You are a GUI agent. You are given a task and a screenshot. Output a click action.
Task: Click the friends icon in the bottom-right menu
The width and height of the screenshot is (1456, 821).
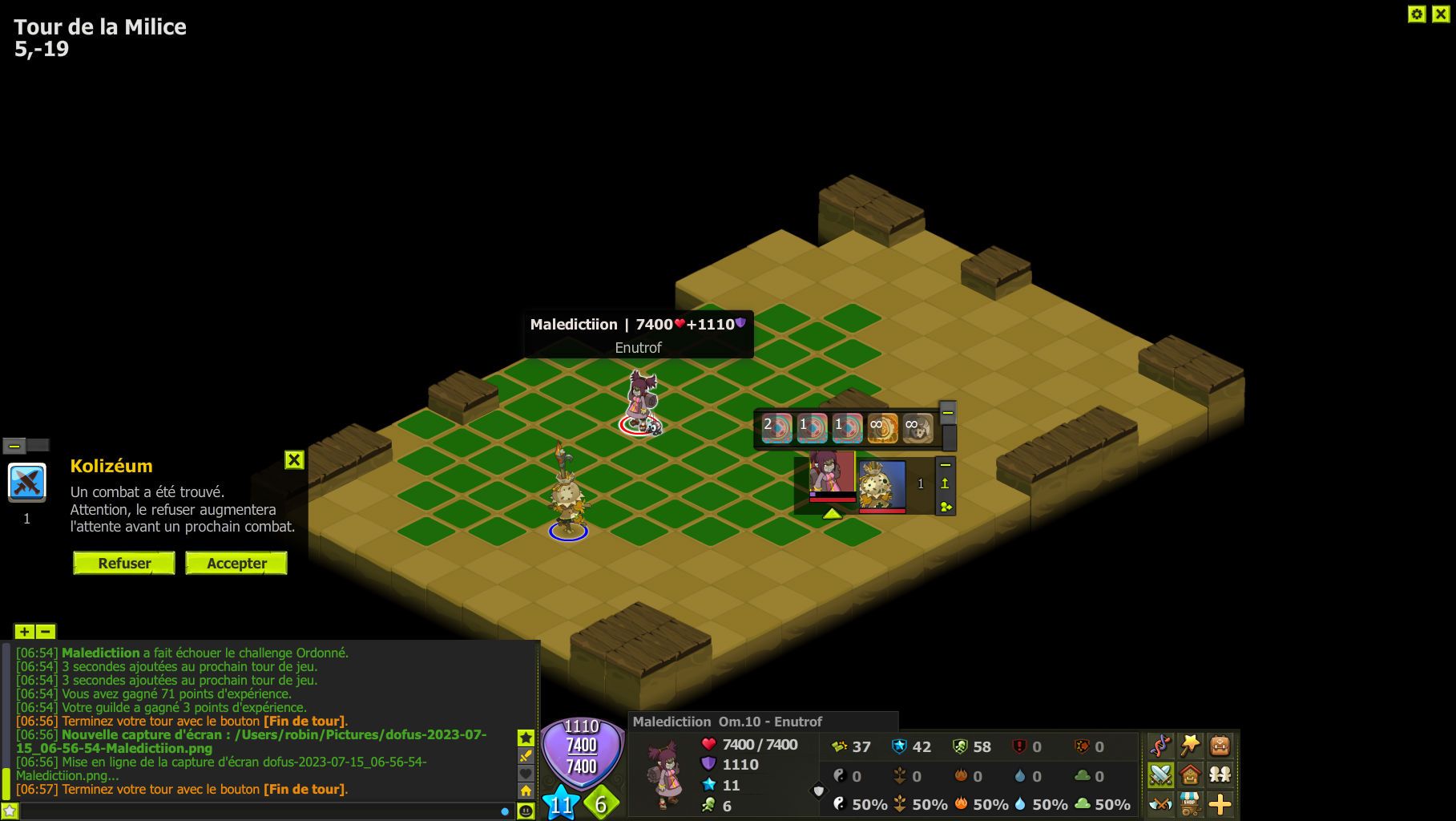[1220, 775]
